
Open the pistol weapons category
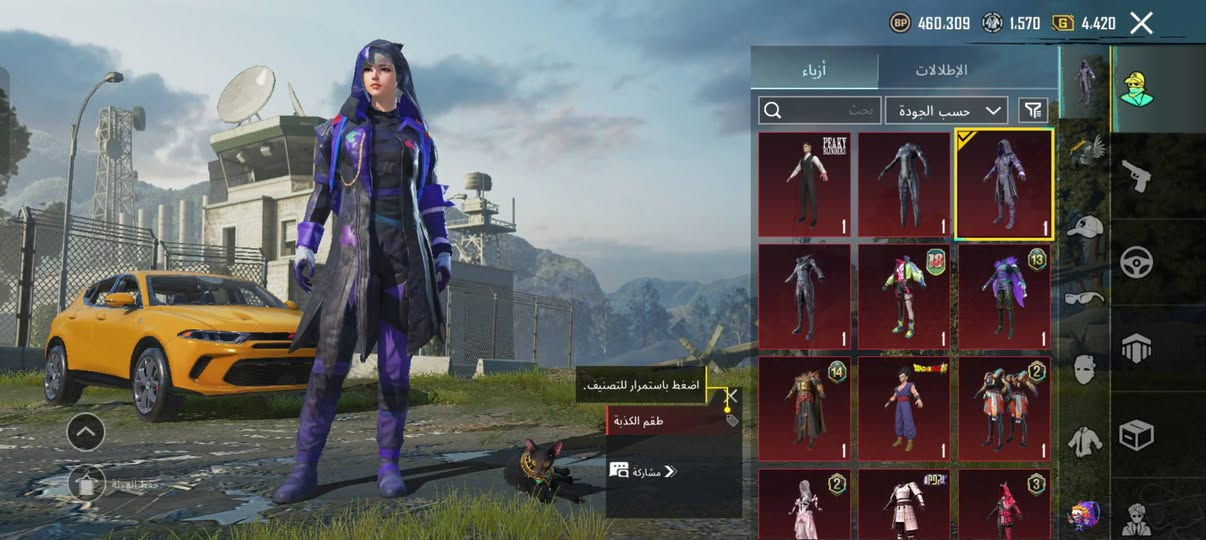[x=1136, y=176]
